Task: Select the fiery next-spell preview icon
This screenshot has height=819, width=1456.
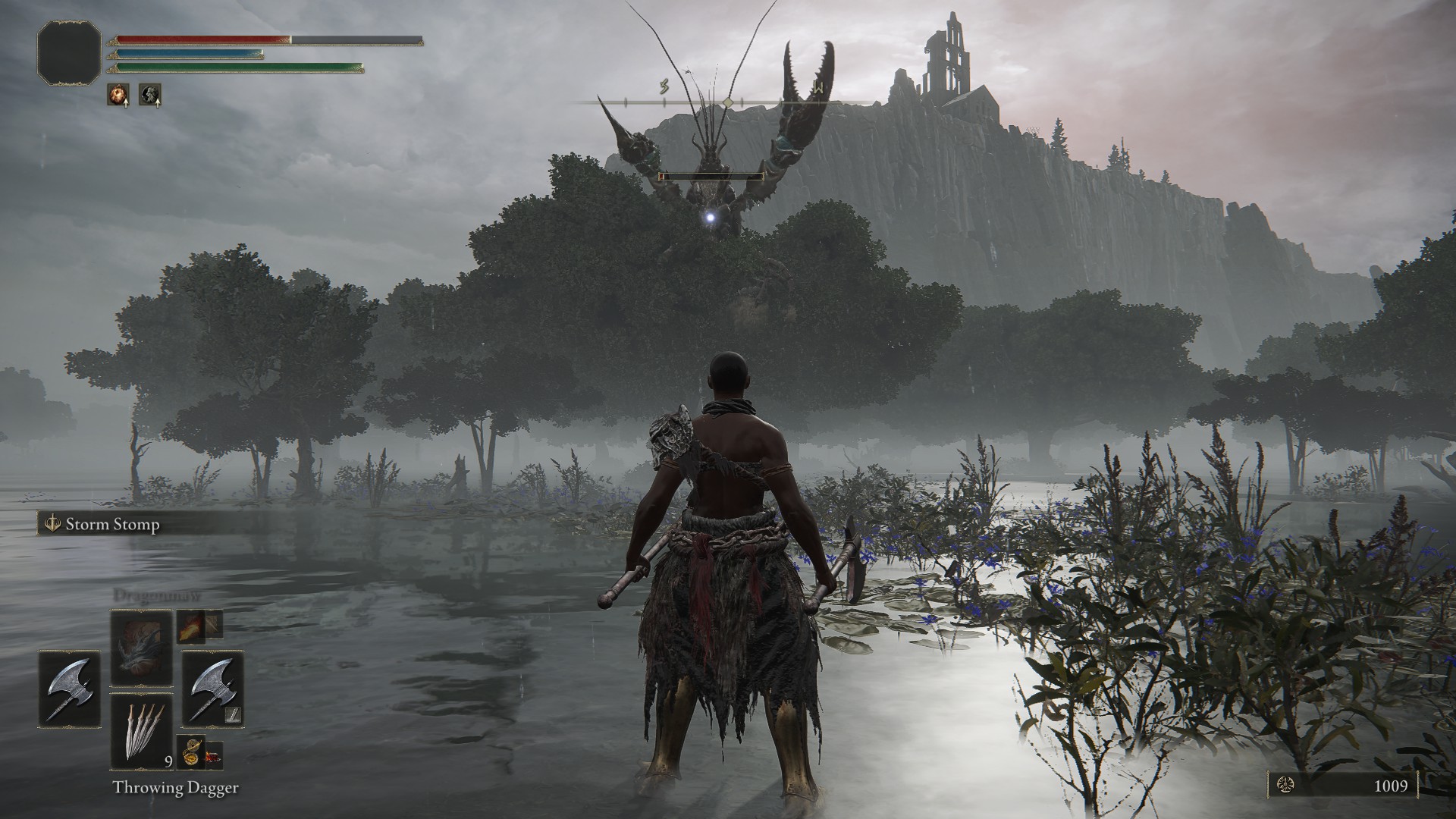Action: (x=191, y=626)
